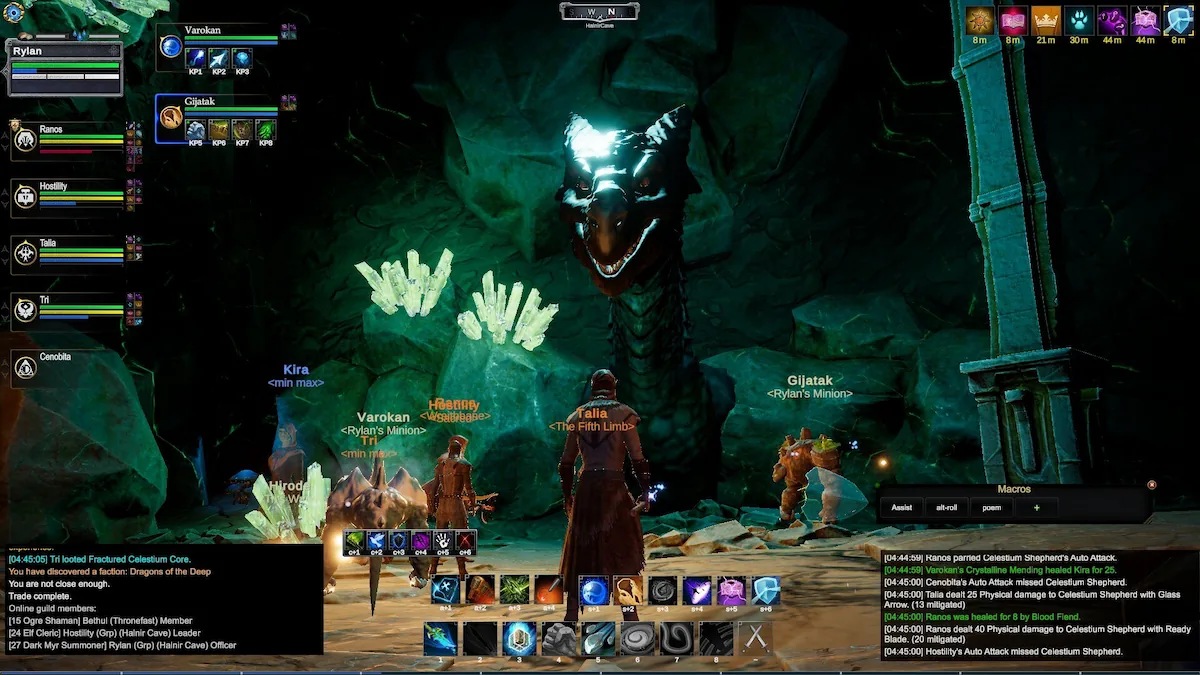Close the Macros panel

coord(1151,485)
